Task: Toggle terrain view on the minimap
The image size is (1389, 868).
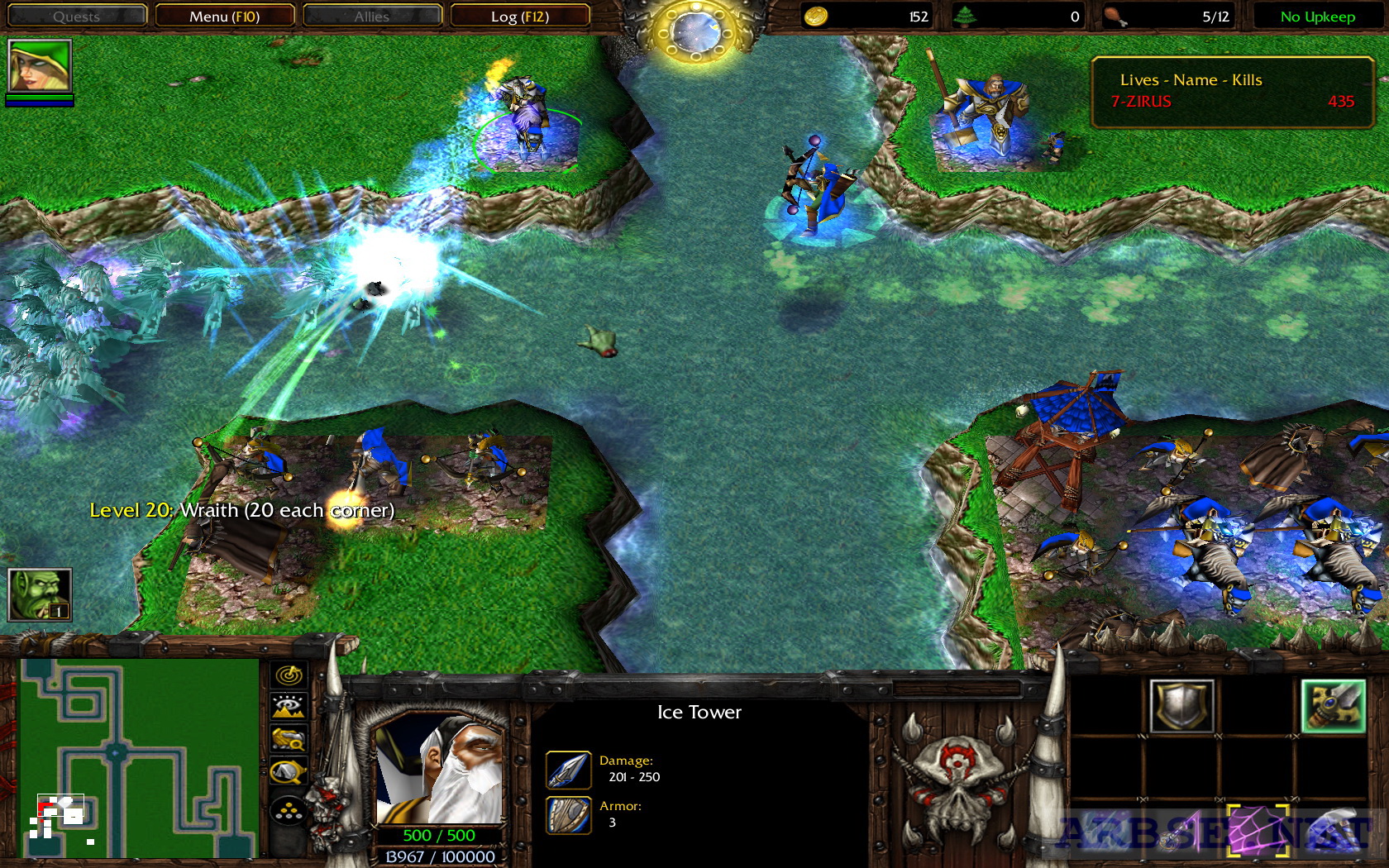Action: point(288,707)
